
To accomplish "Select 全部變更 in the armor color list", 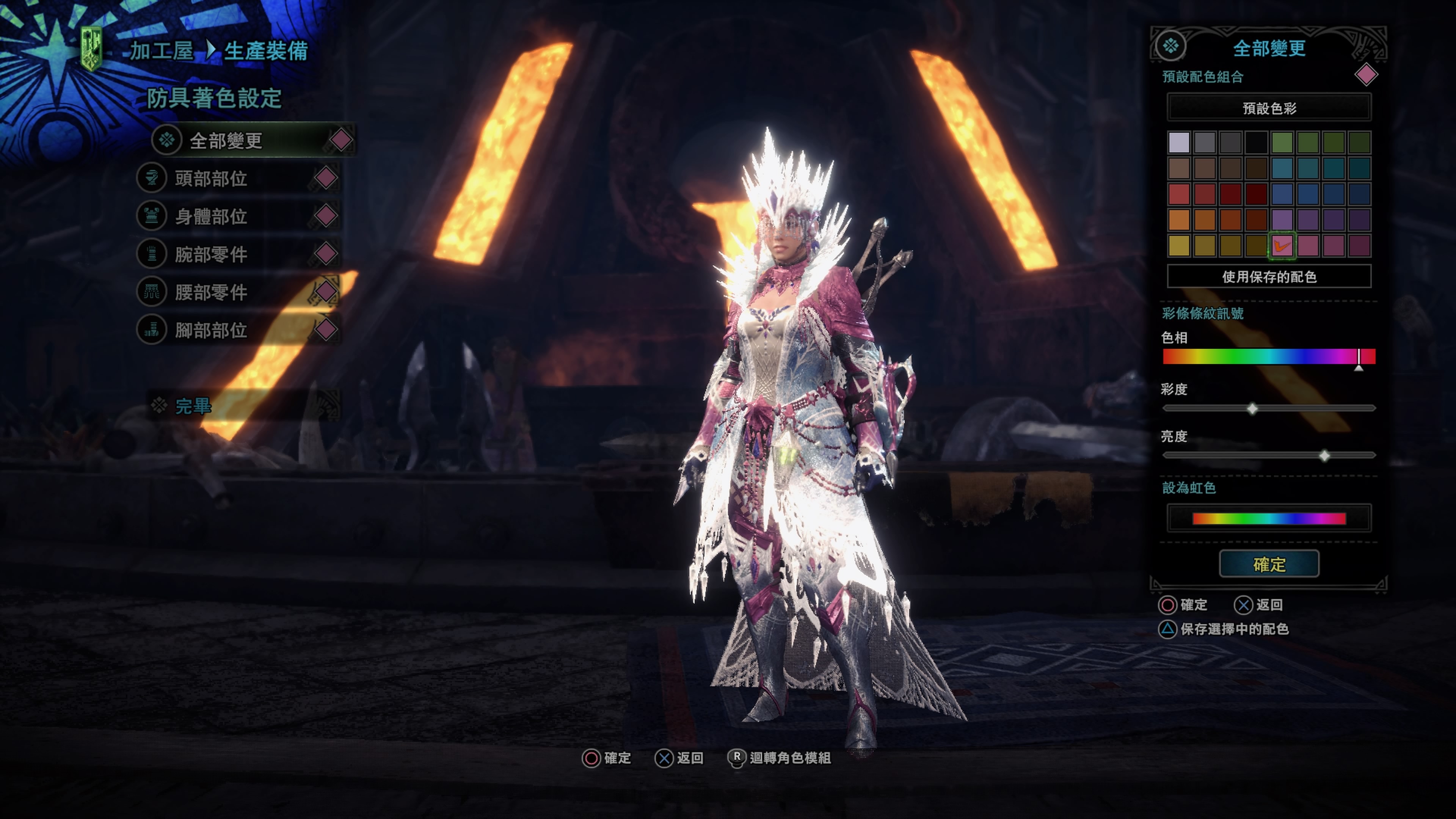I will pos(226,141).
